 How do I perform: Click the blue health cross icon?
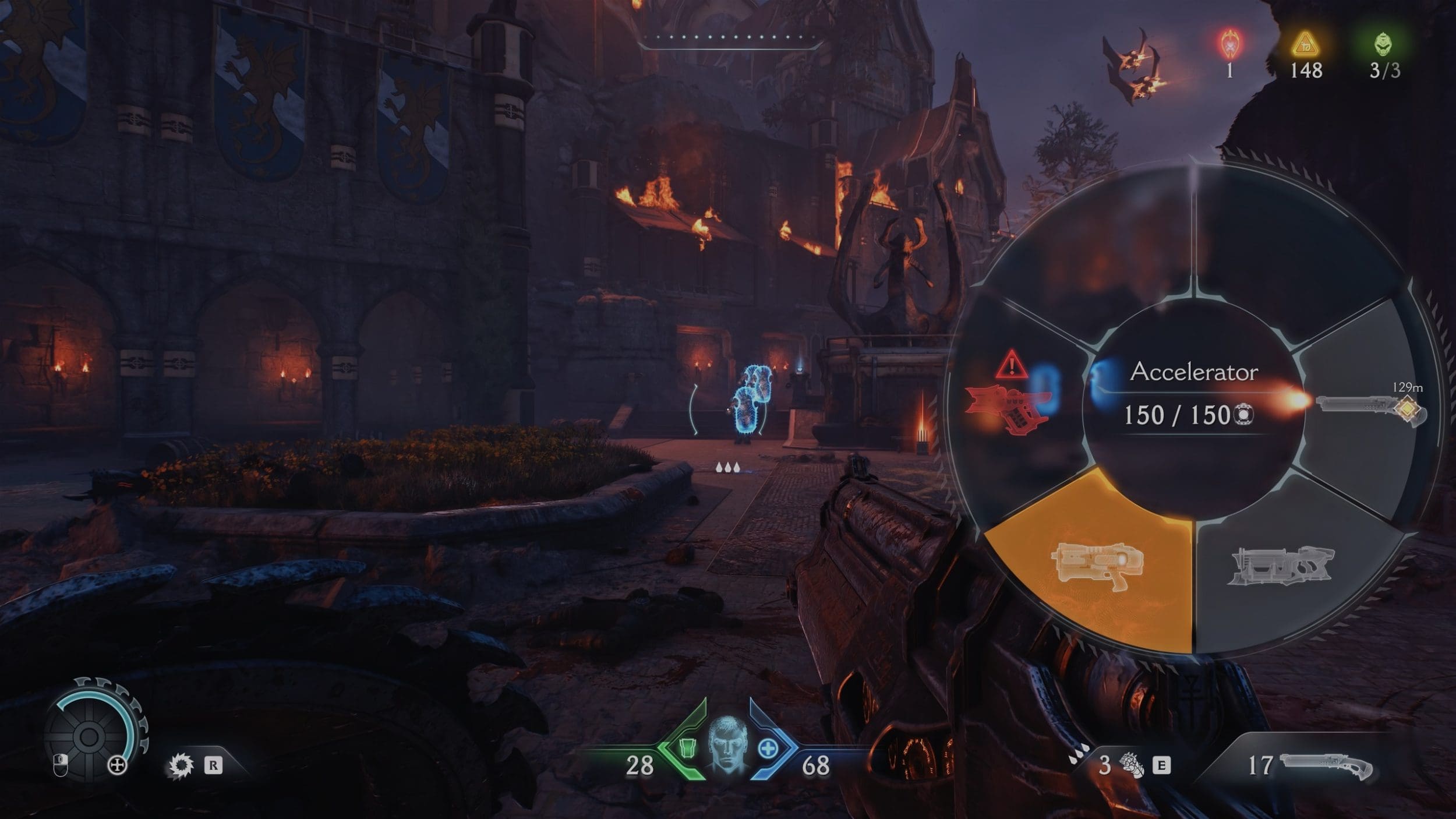tap(768, 749)
